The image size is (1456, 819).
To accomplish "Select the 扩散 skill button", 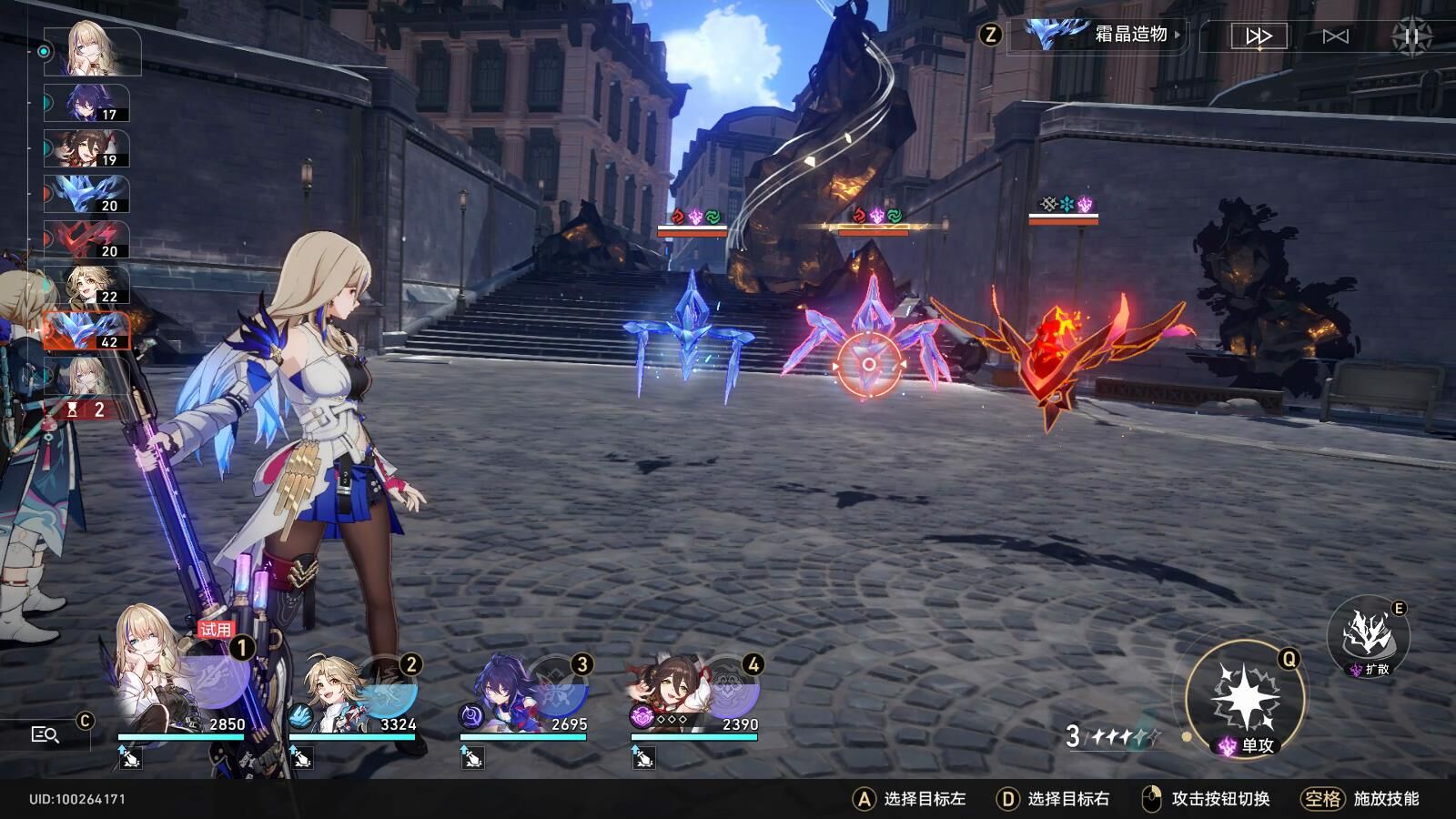I will tap(1368, 636).
